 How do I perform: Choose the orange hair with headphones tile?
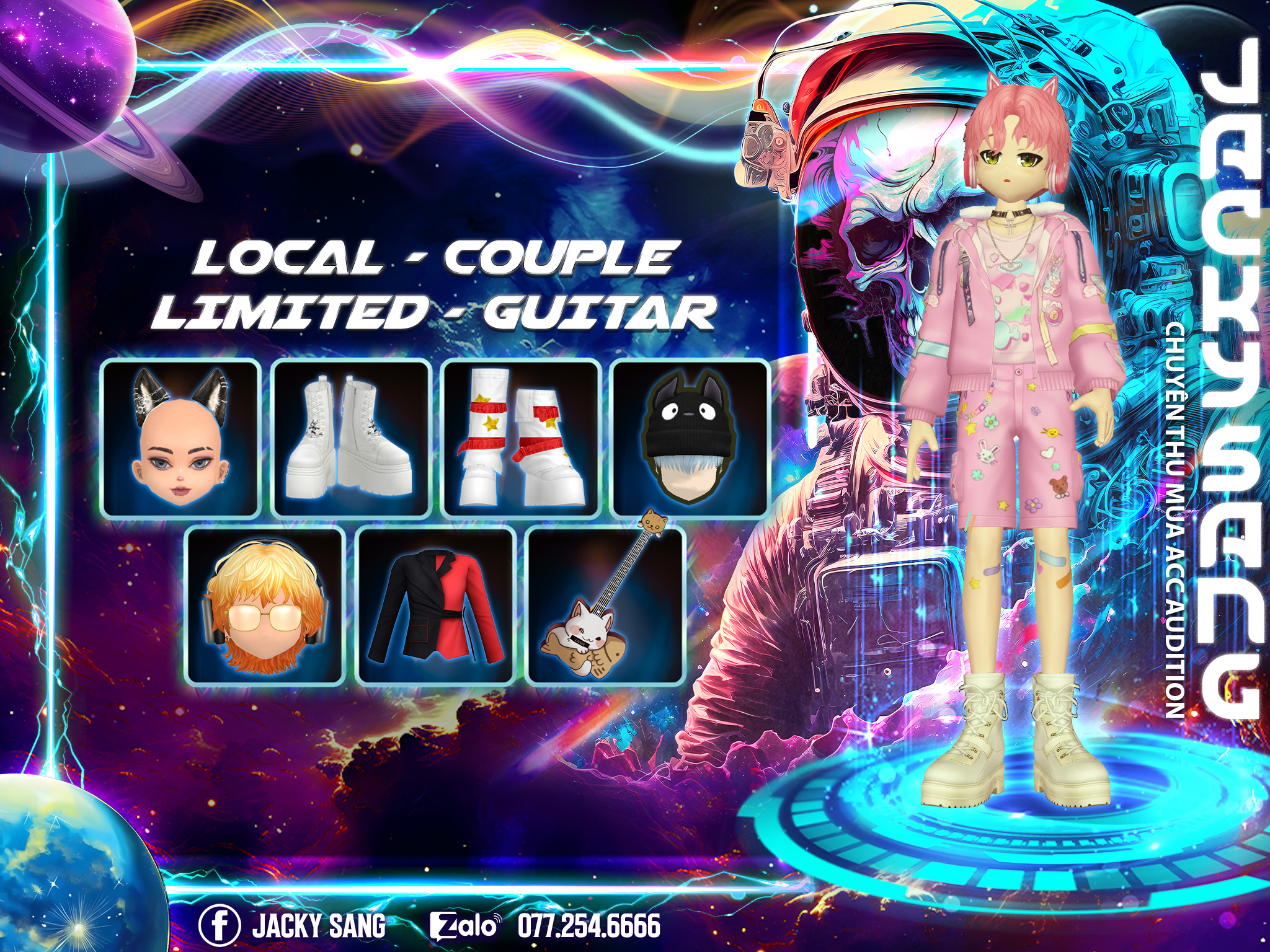[265, 606]
